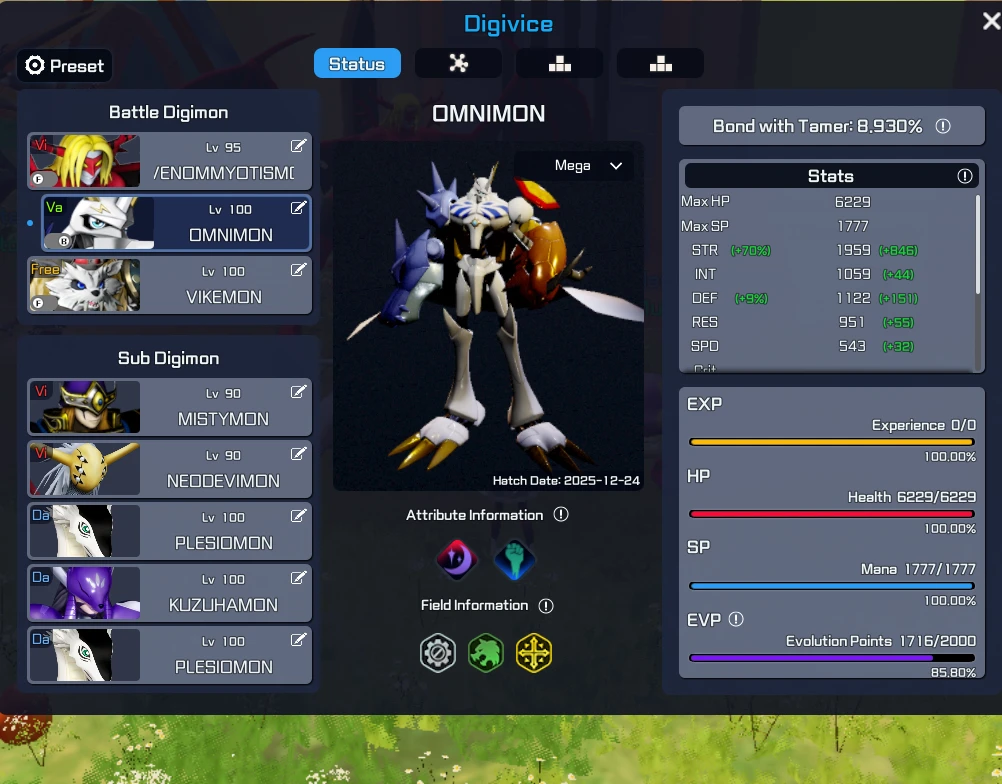
Task: Pick NeoDevimon from the sub list
Action: click(x=170, y=469)
